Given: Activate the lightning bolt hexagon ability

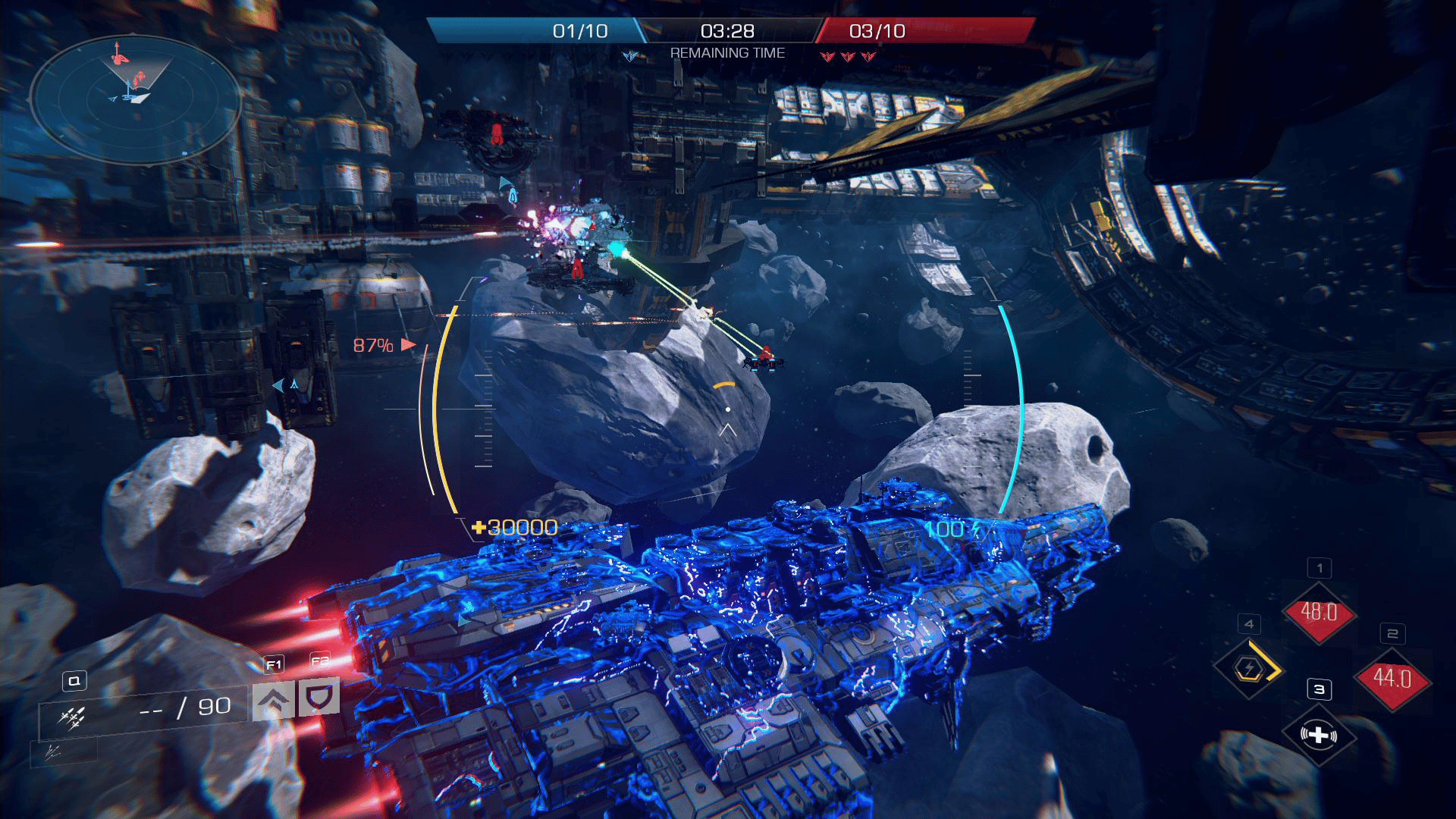Looking at the screenshot, I should (1249, 668).
